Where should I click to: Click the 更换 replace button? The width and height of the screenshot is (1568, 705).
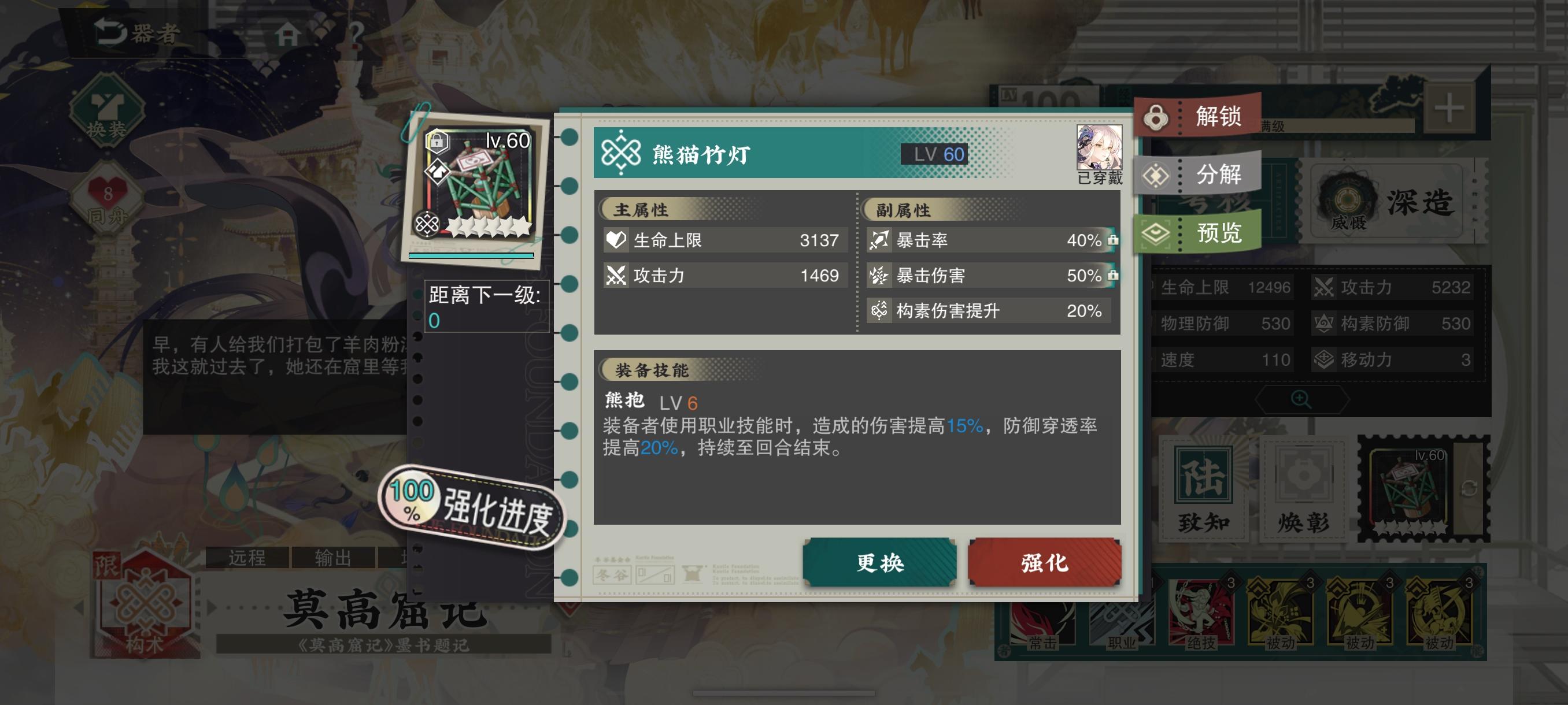tap(878, 564)
